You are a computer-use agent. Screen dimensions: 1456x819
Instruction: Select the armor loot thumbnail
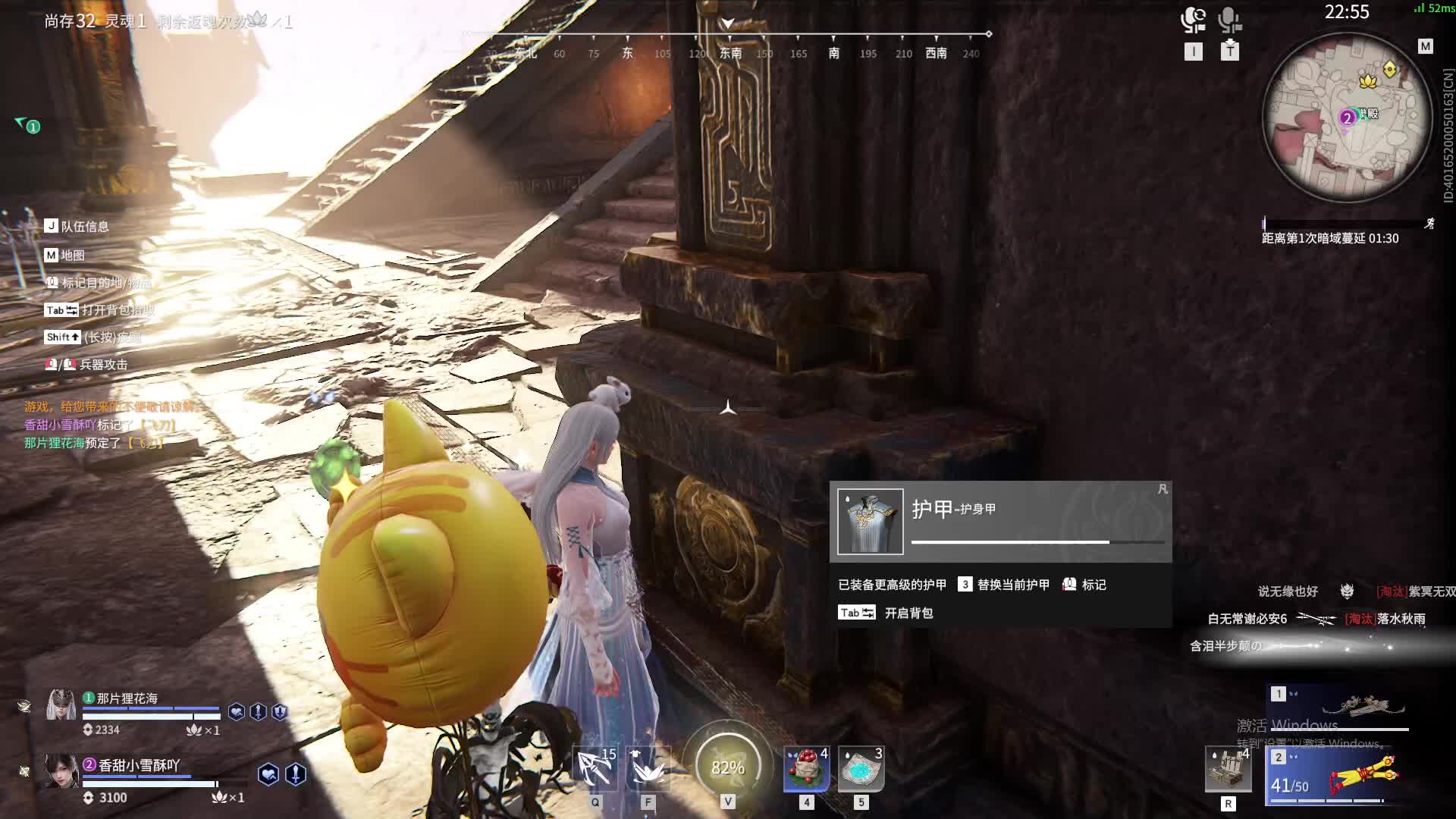point(870,522)
